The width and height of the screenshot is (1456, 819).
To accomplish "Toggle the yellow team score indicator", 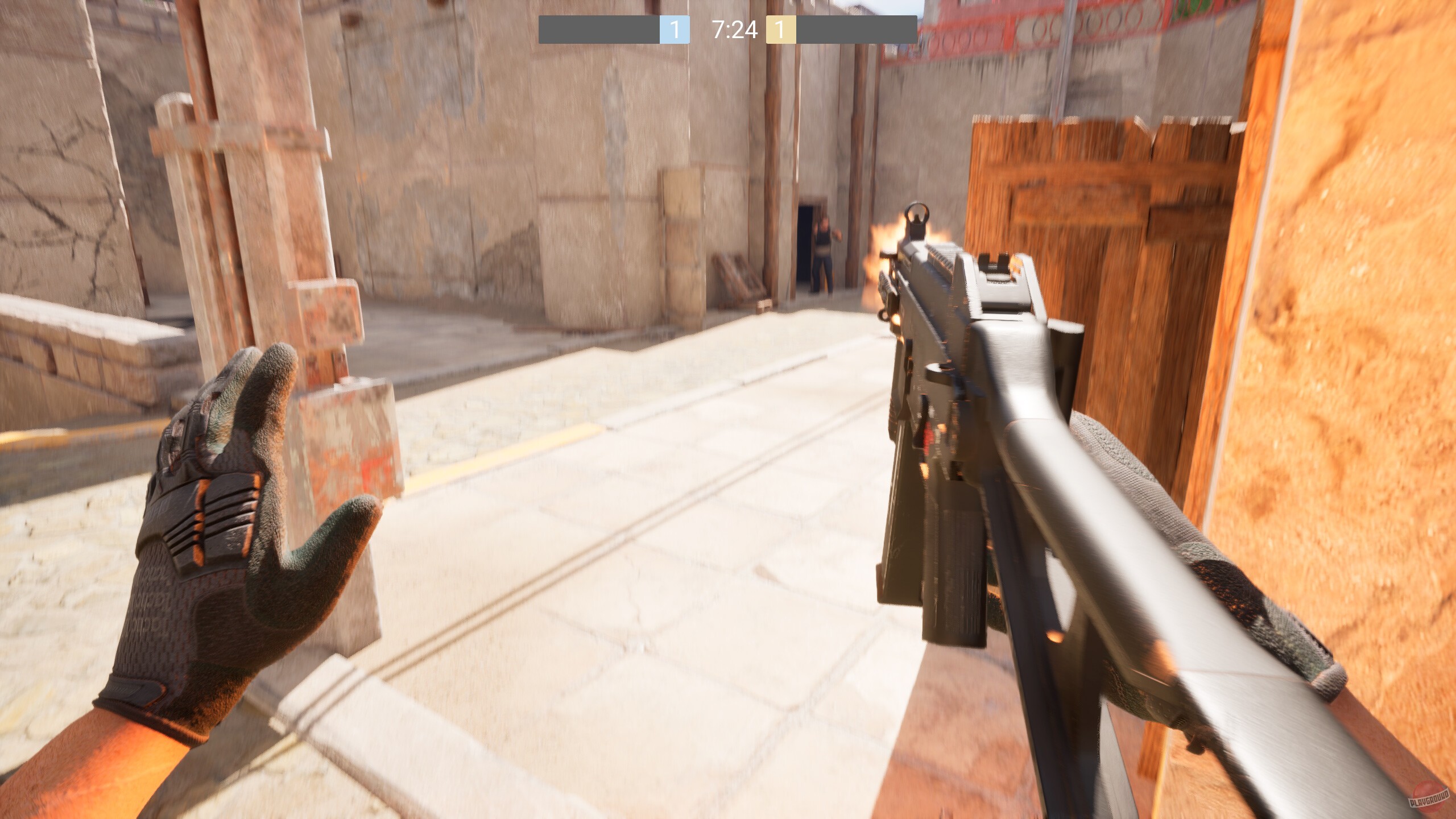I will pos(781,30).
